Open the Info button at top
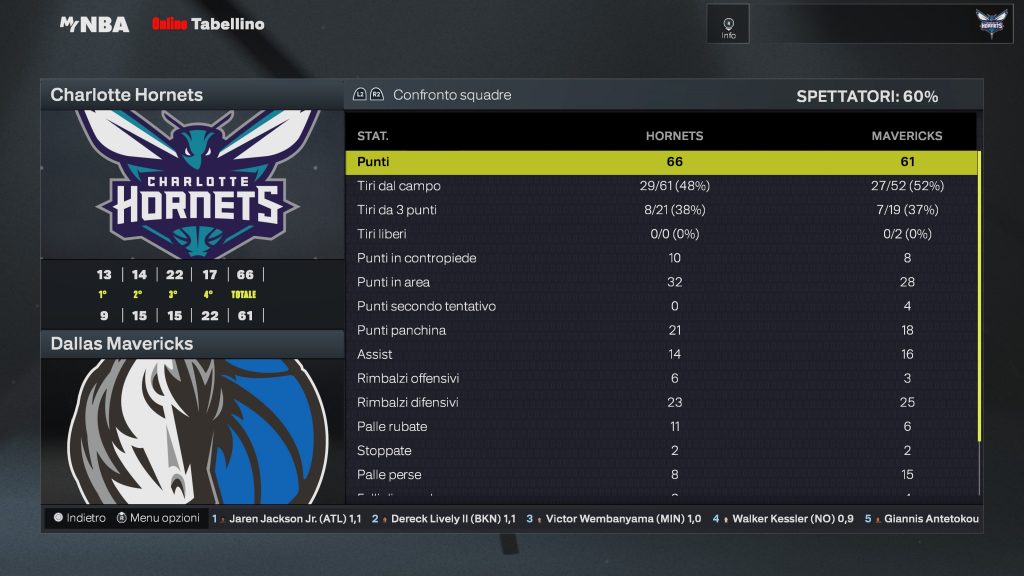 [728, 26]
